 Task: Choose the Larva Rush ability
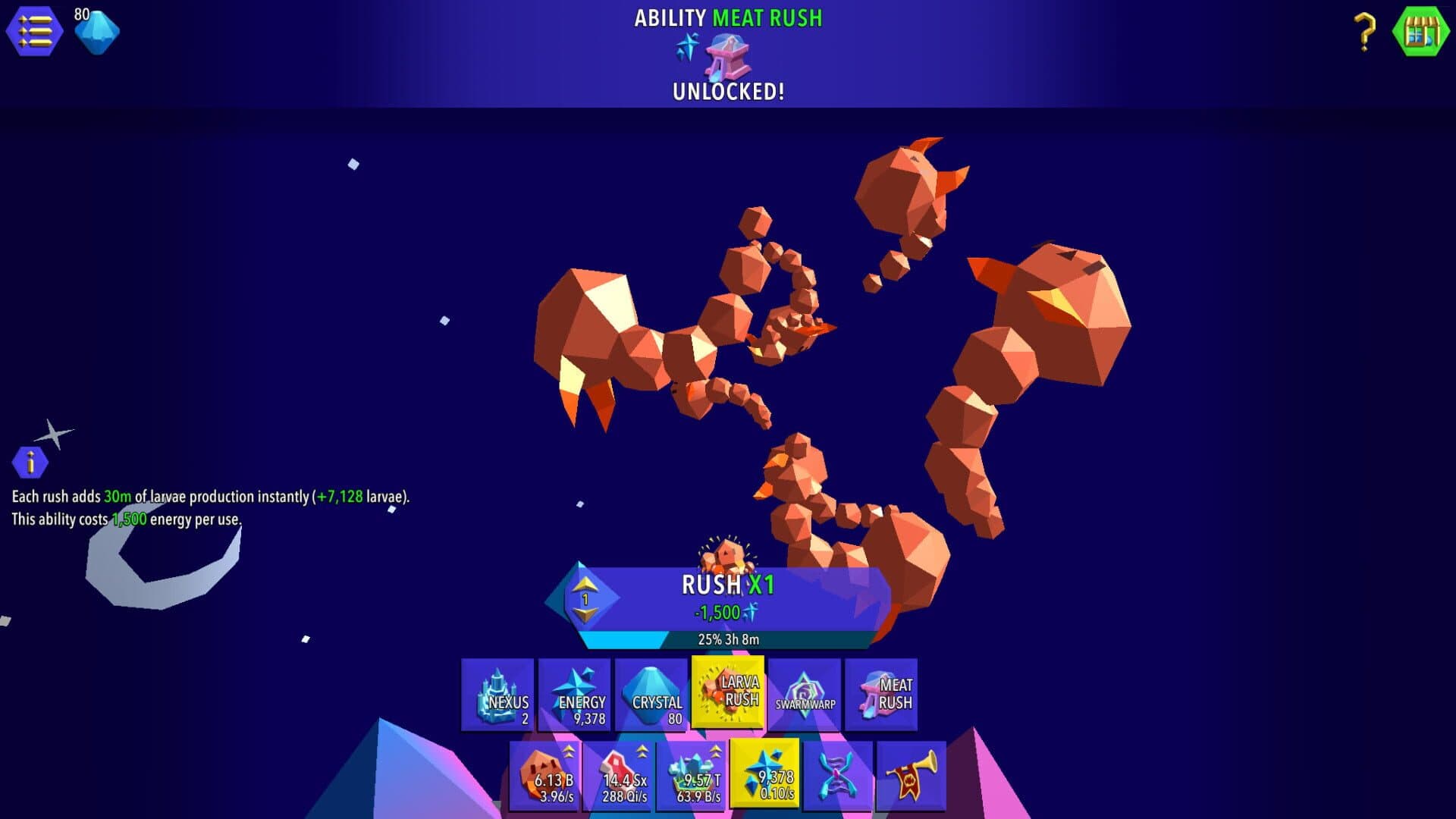[x=728, y=693]
